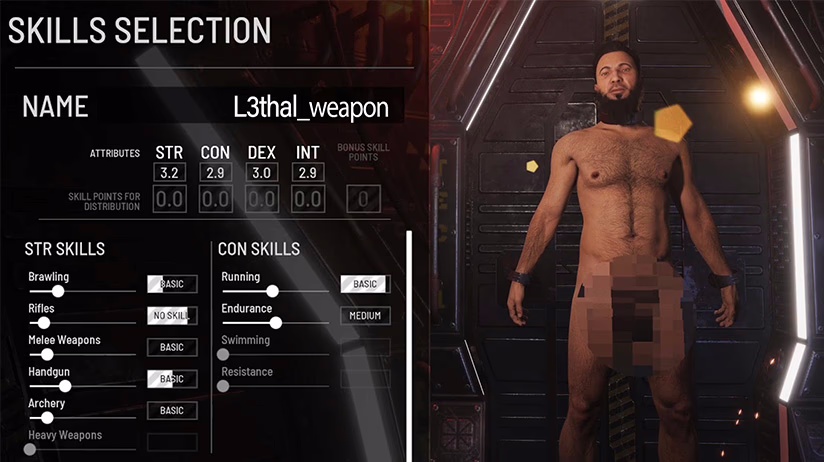Click the CON attribute value box
This screenshot has height=462, width=824.
(215, 173)
